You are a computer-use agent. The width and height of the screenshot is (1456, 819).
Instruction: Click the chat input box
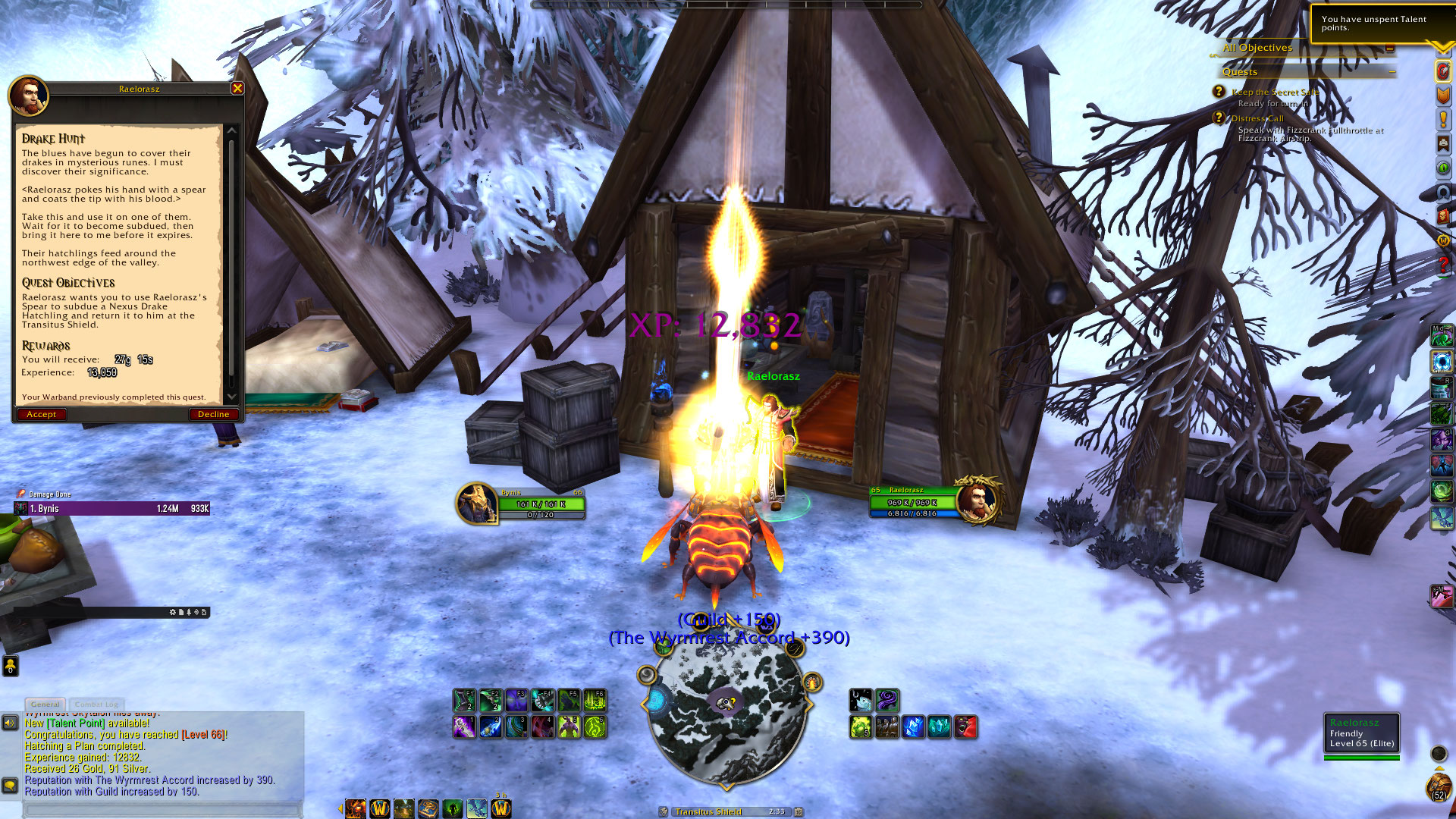pyautogui.click(x=163, y=810)
